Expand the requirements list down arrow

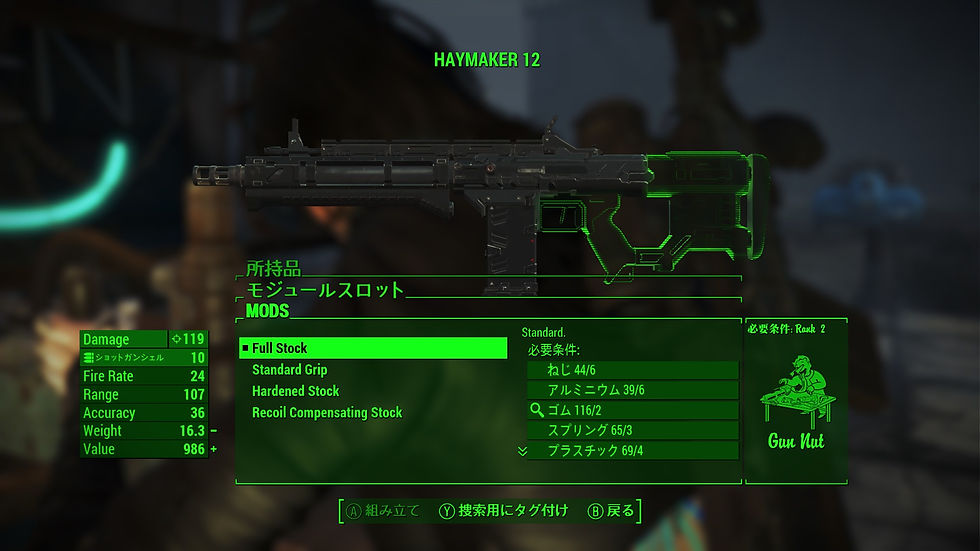pyautogui.click(x=522, y=451)
